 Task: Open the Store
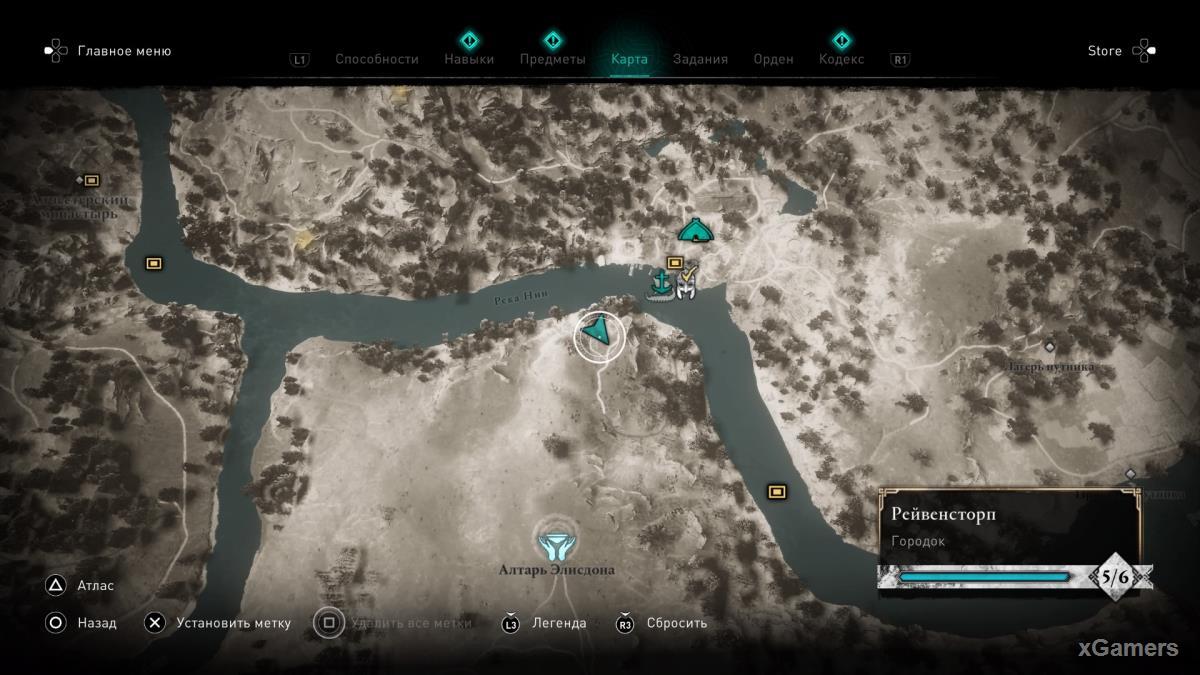click(x=1104, y=51)
